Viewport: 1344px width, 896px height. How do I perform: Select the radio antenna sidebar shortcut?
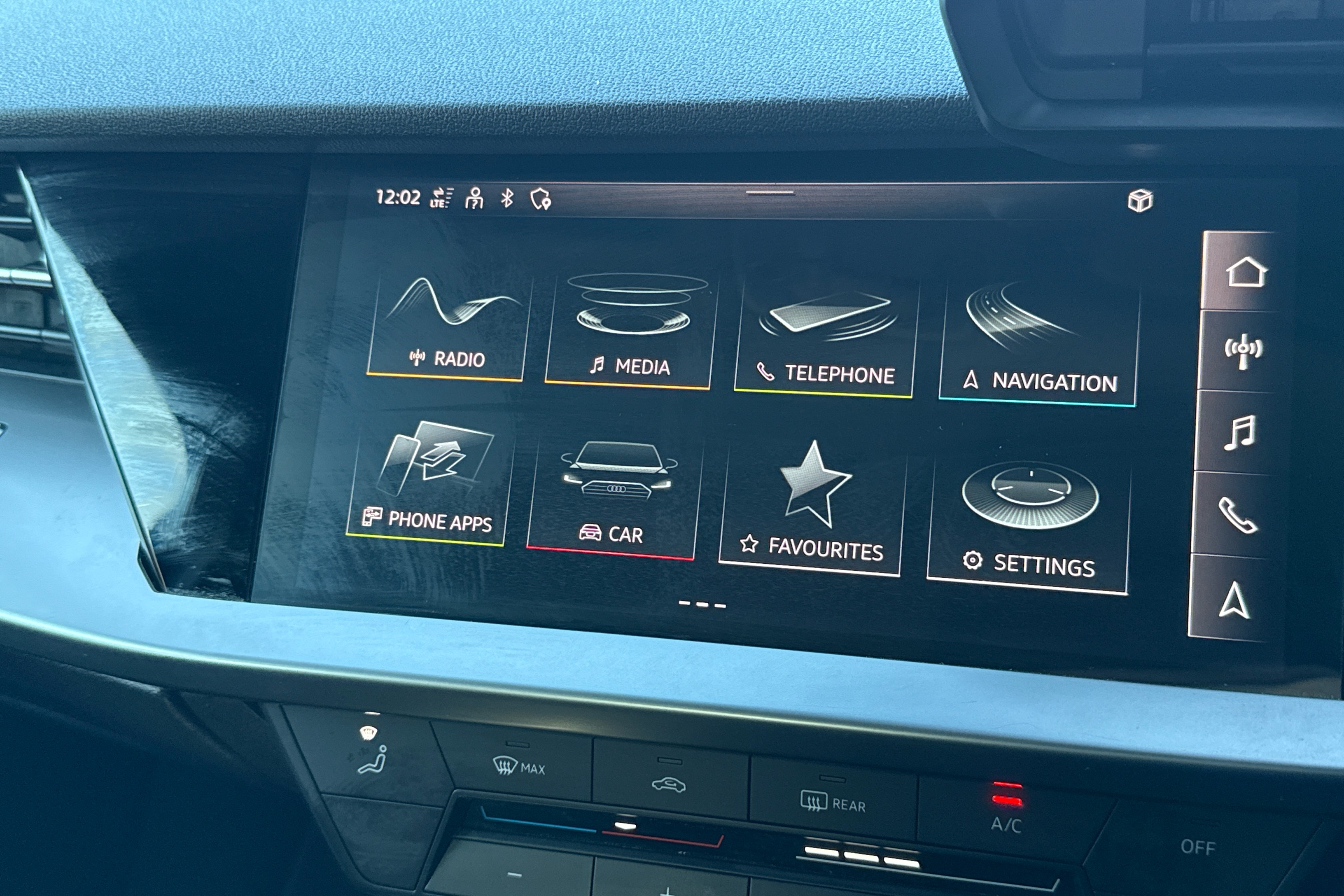pos(1242,351)
